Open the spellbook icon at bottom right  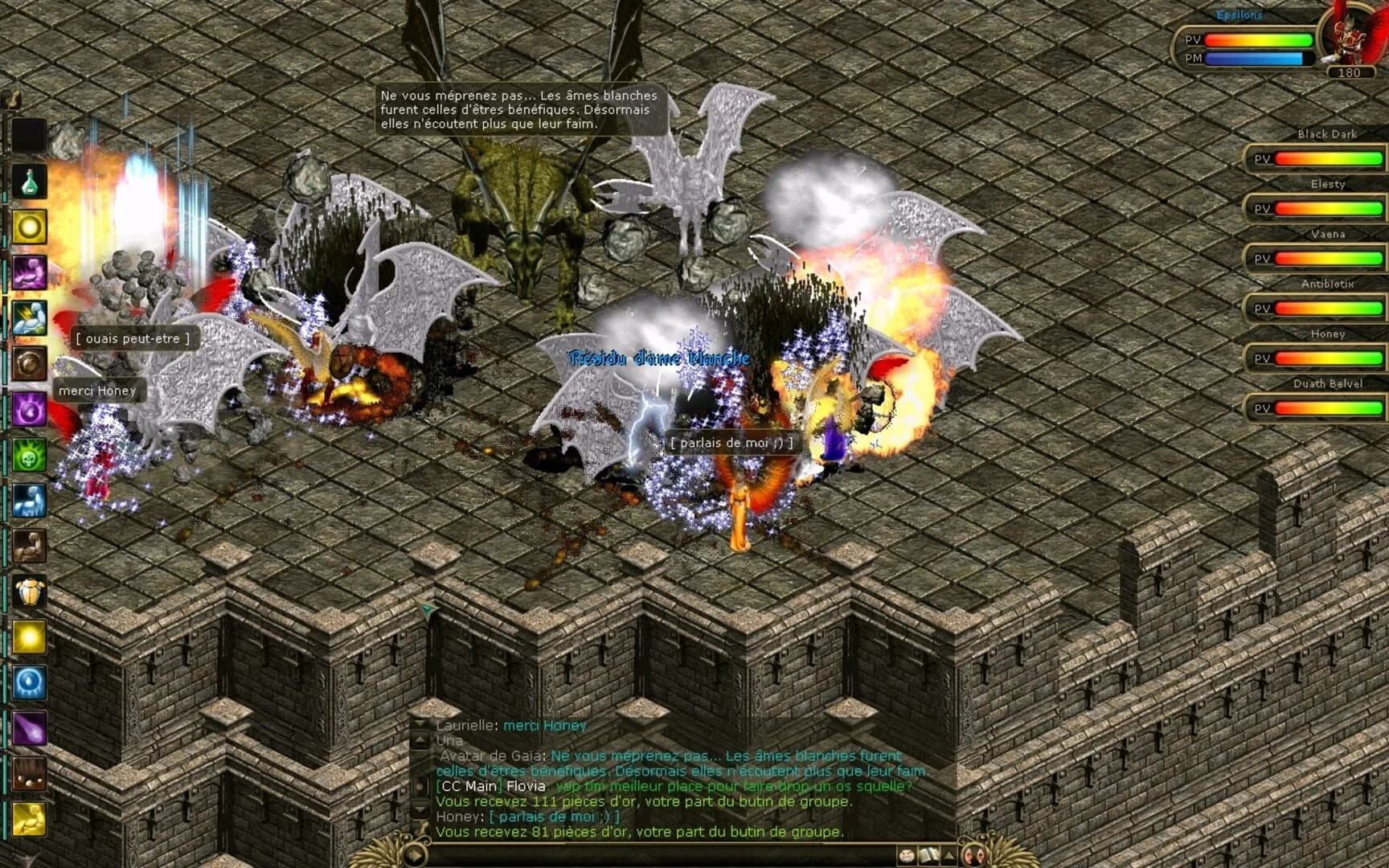929,855
